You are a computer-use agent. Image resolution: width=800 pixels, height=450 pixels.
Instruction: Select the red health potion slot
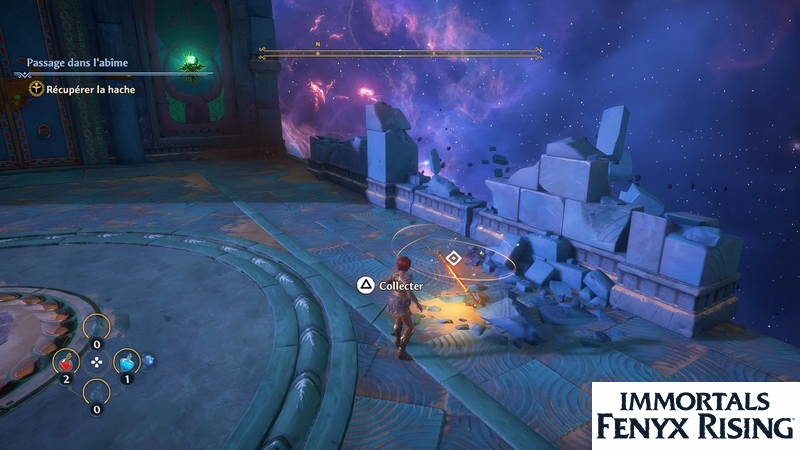66,361
